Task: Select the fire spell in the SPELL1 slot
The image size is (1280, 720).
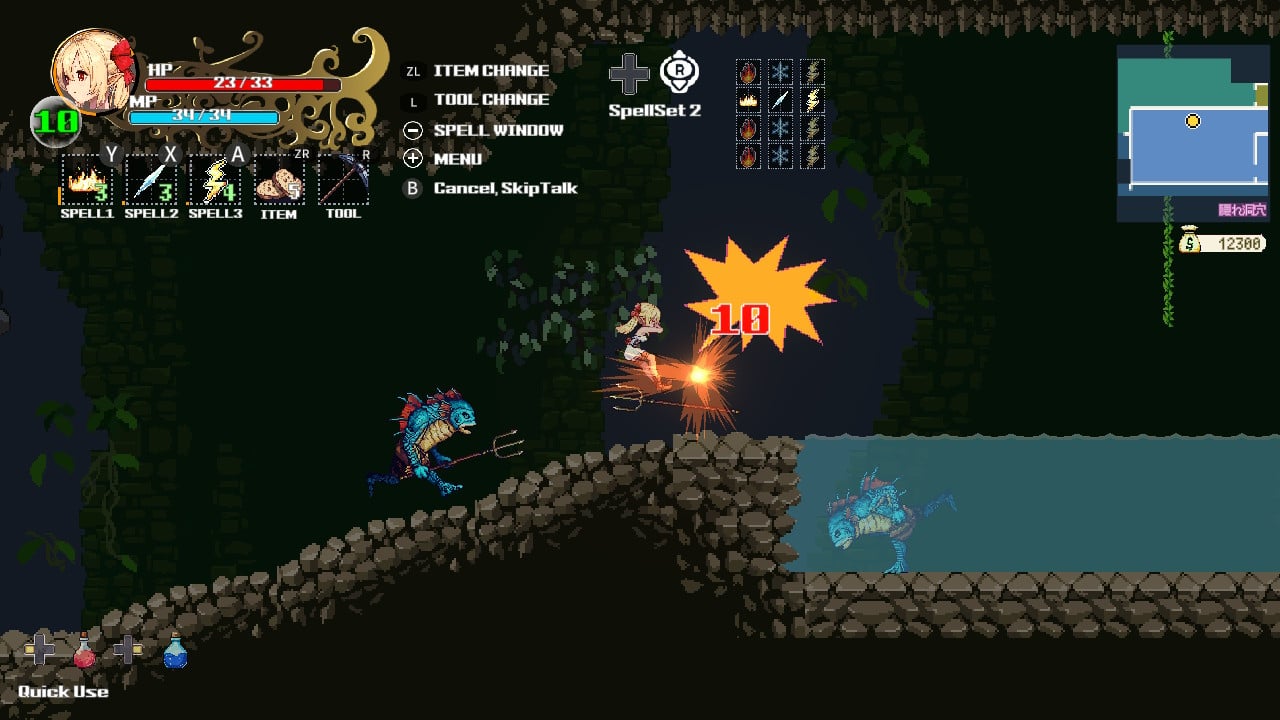Action: click(86, 181)
